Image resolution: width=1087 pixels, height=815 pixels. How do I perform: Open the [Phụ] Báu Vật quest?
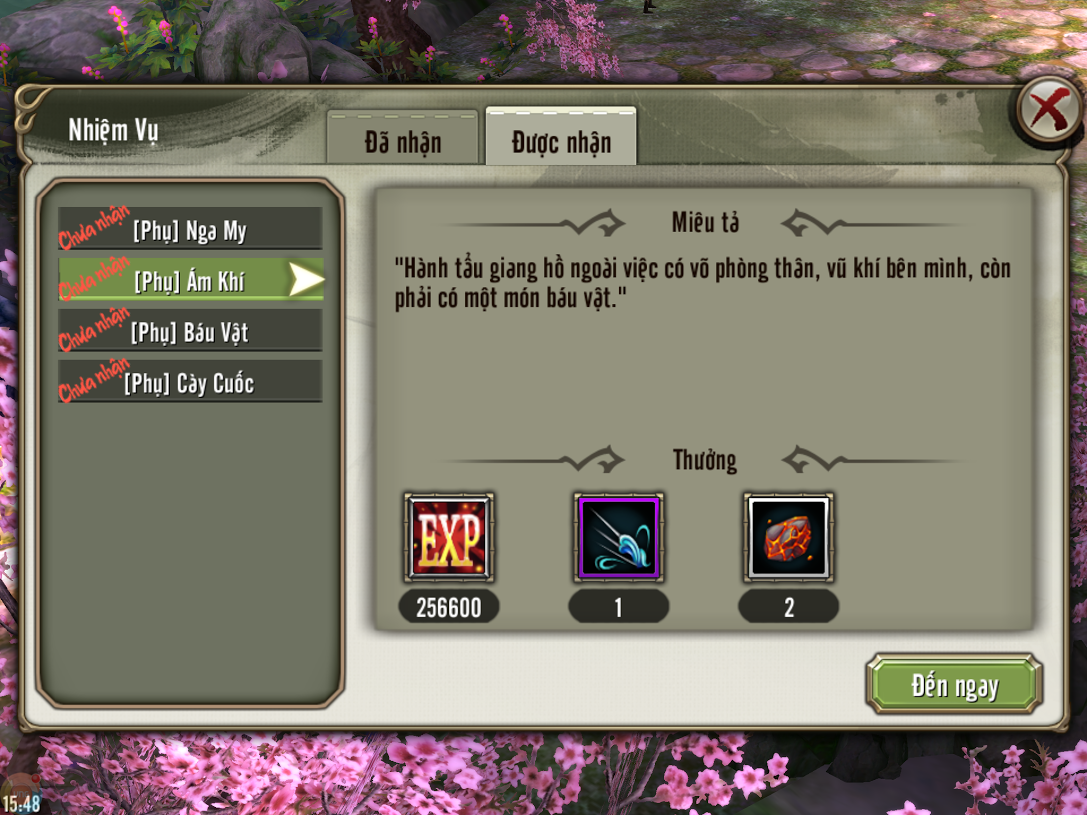click(190, 332)
